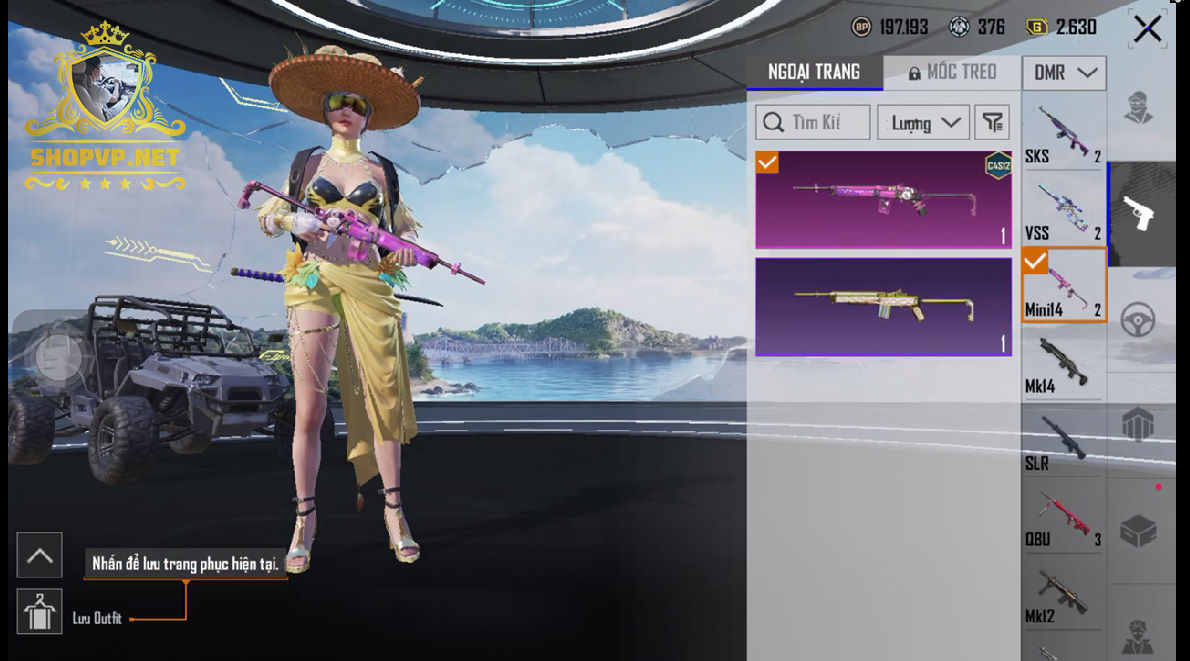The width and height of the screenshot is (1190, 661).
Task: Open the vehicle category with steering wheel
Action: click(x=1138, y=319)
